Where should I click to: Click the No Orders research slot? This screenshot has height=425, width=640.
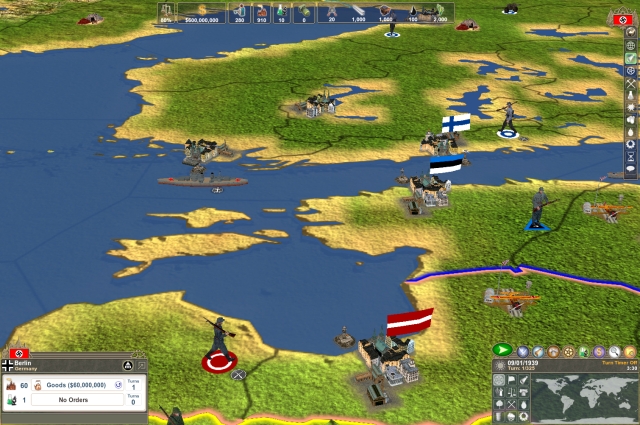tap(76, 400)
